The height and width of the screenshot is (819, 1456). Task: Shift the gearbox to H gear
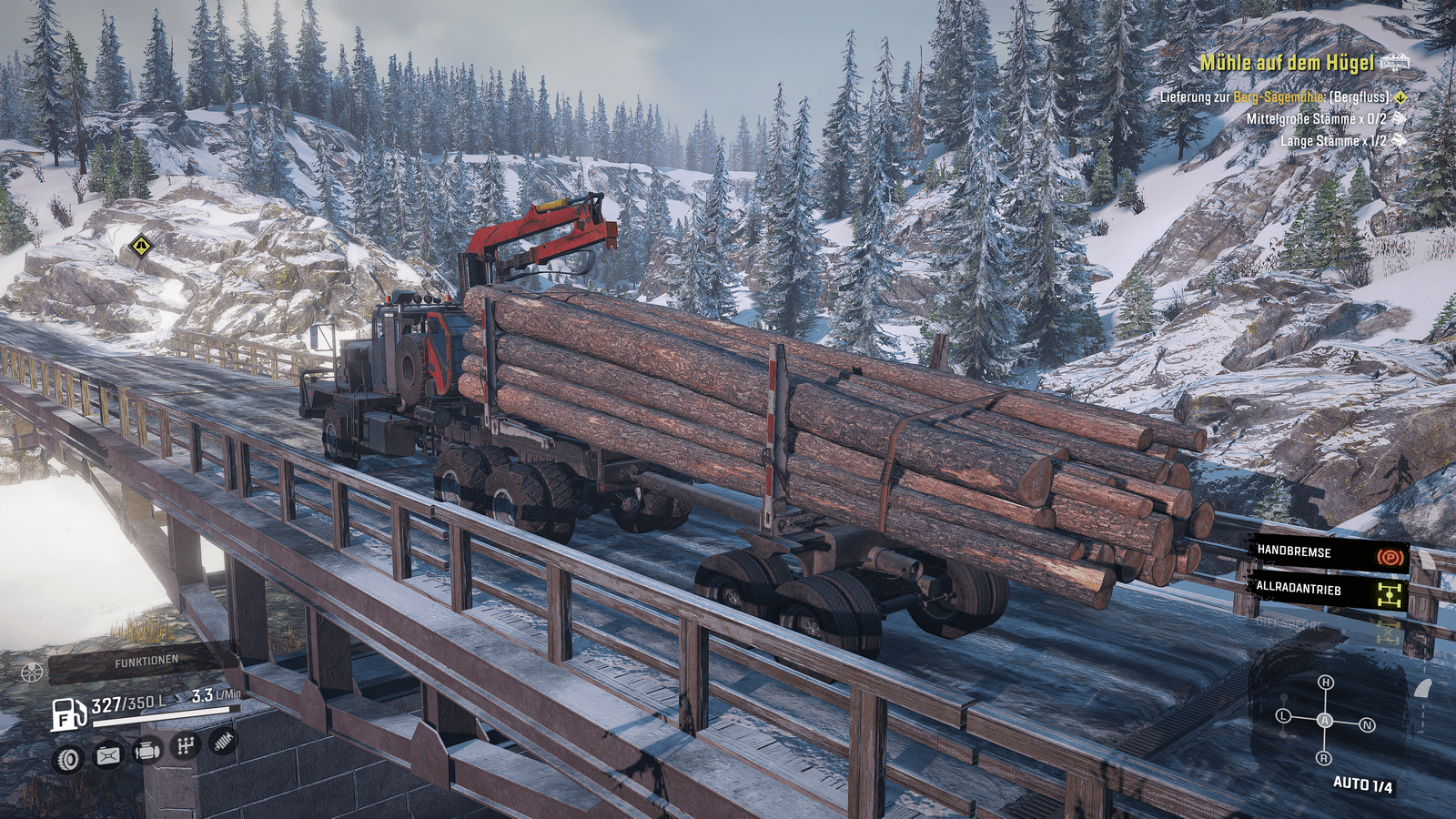pyautogui.click(x=1326, y=682)
